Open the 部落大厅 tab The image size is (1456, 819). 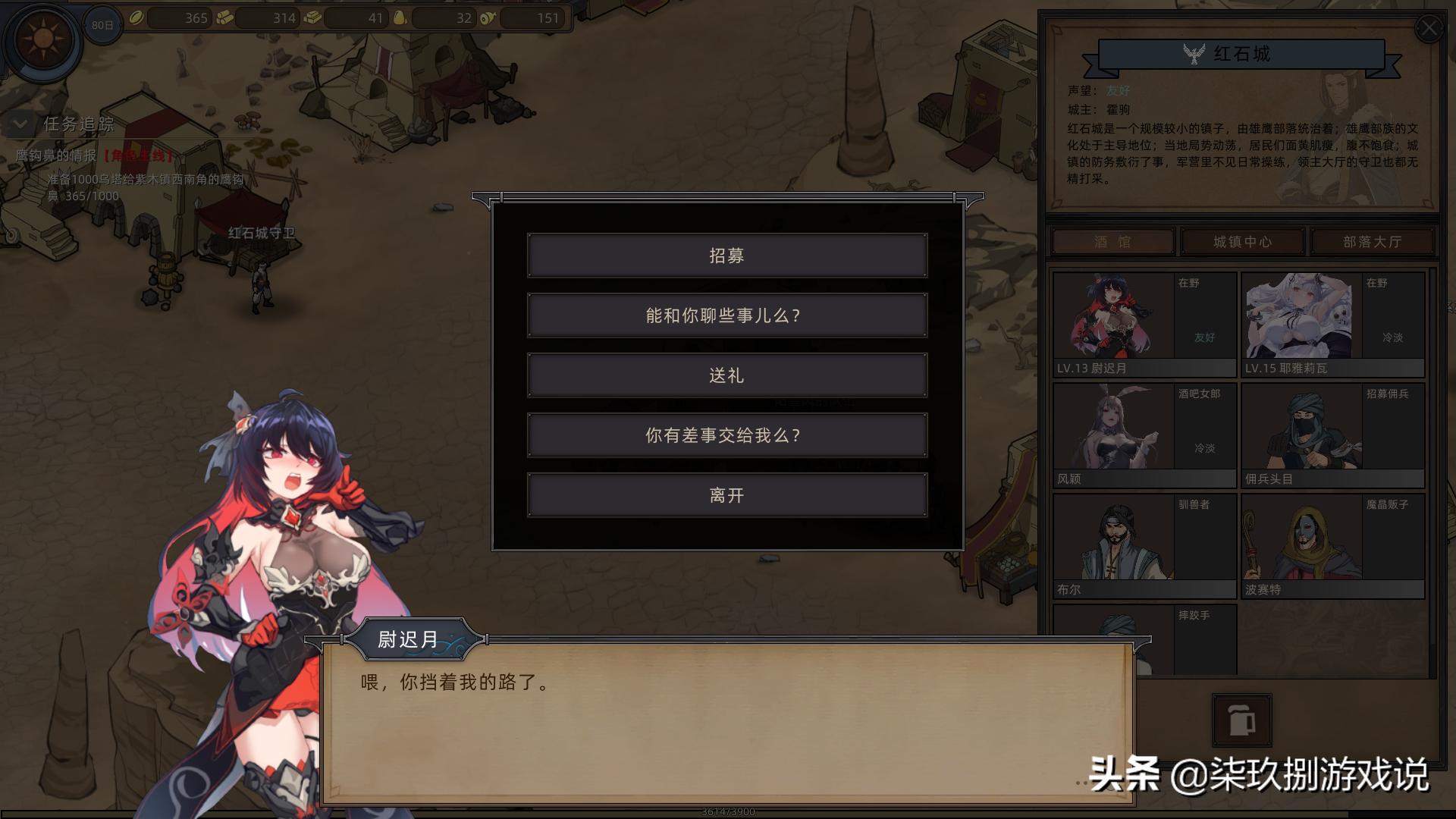pos(1373,241)
